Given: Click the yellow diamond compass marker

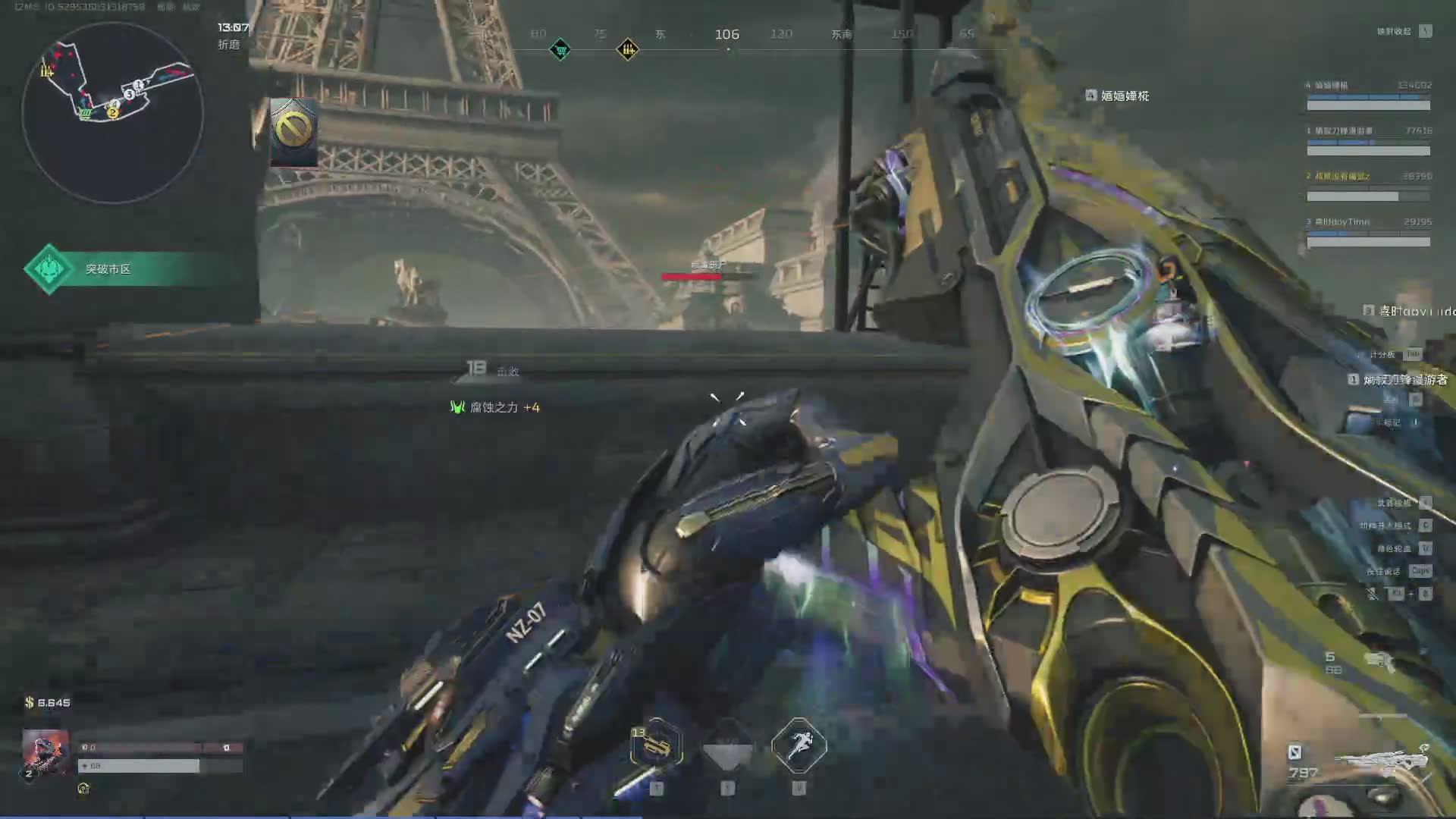Looking at the screenshot, I should pyautogui.click(x=627, y=50).
